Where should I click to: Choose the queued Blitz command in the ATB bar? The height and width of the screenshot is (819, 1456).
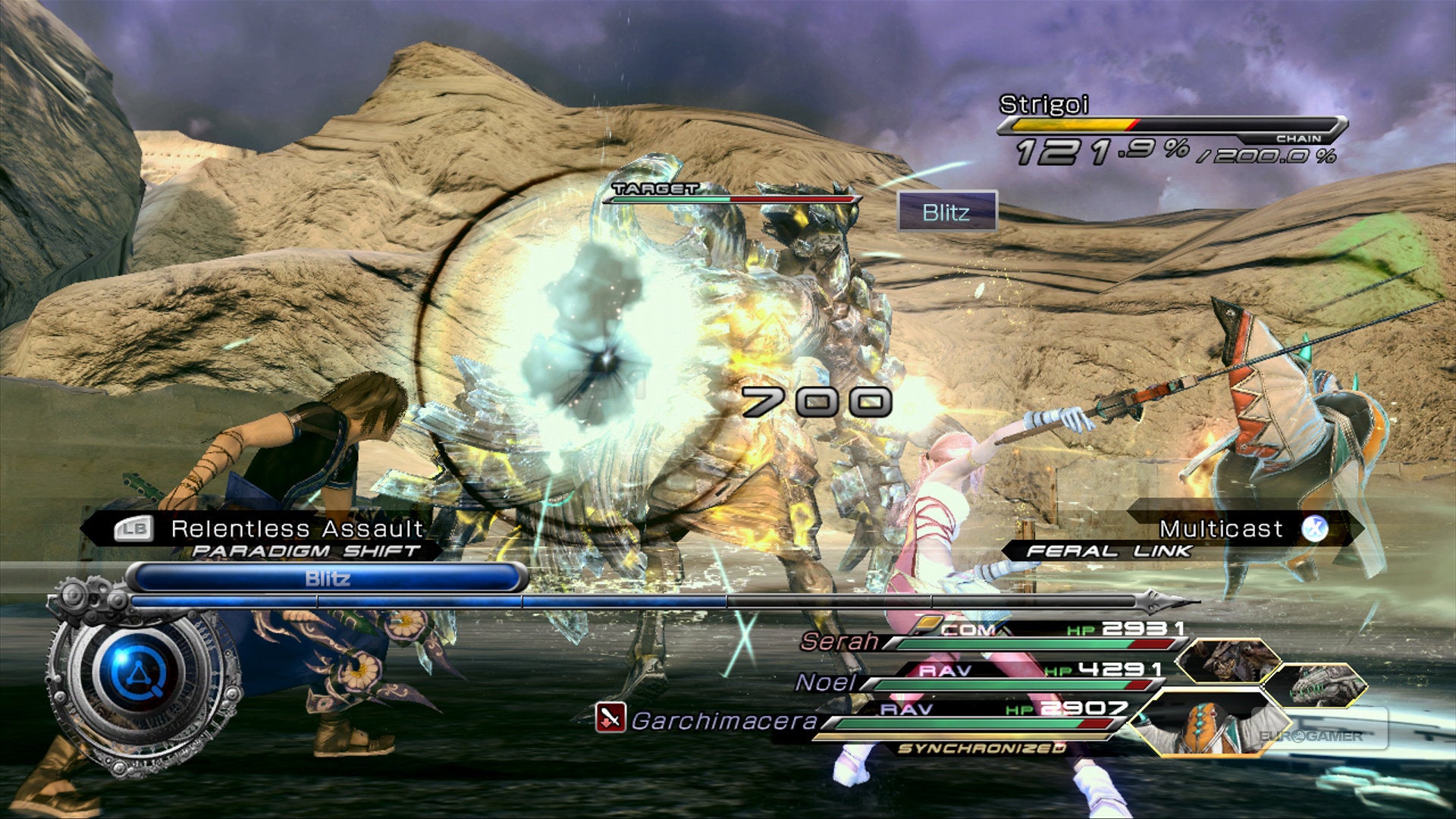click(328, 579)
